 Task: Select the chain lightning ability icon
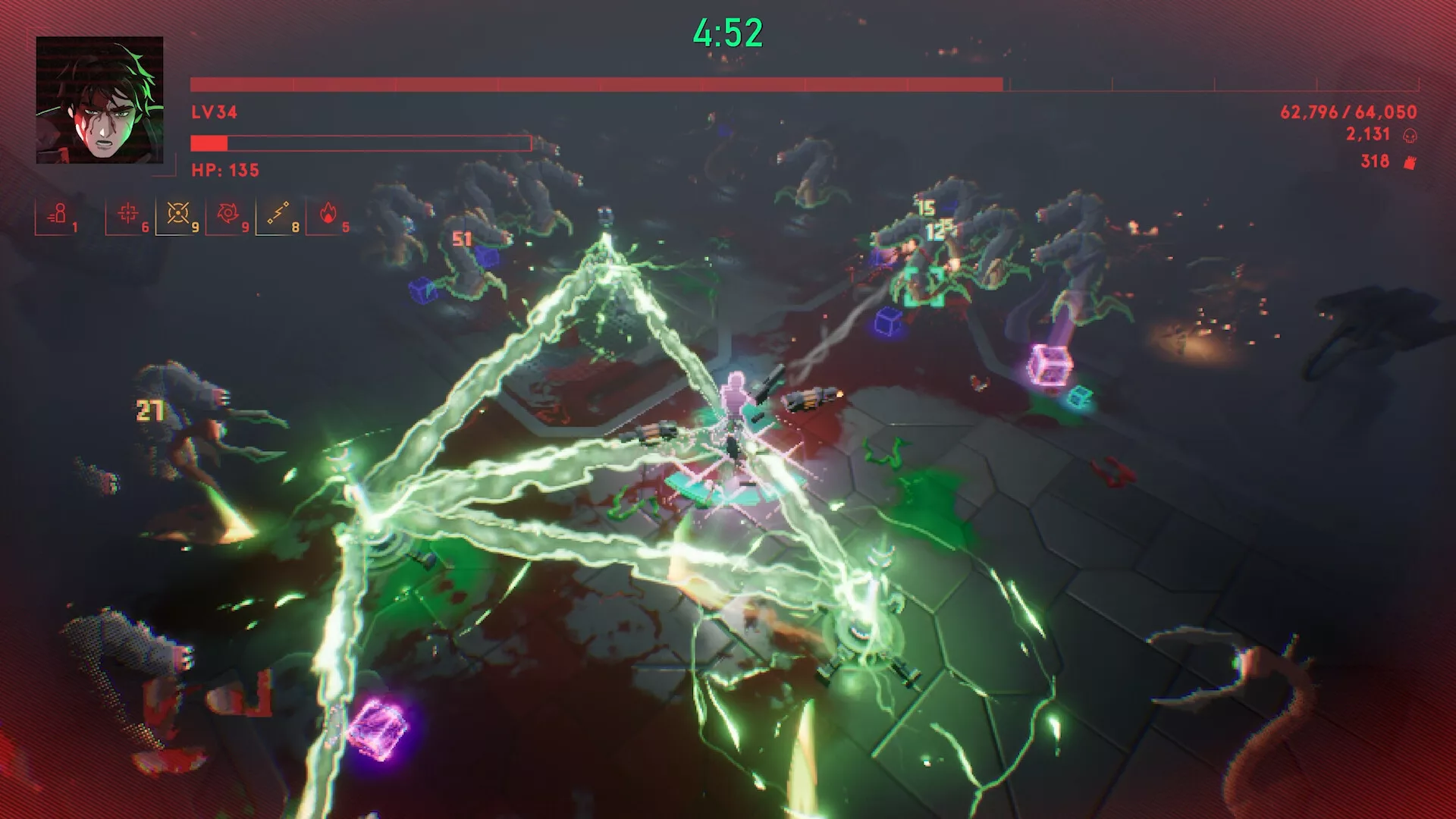pos(278,214)
